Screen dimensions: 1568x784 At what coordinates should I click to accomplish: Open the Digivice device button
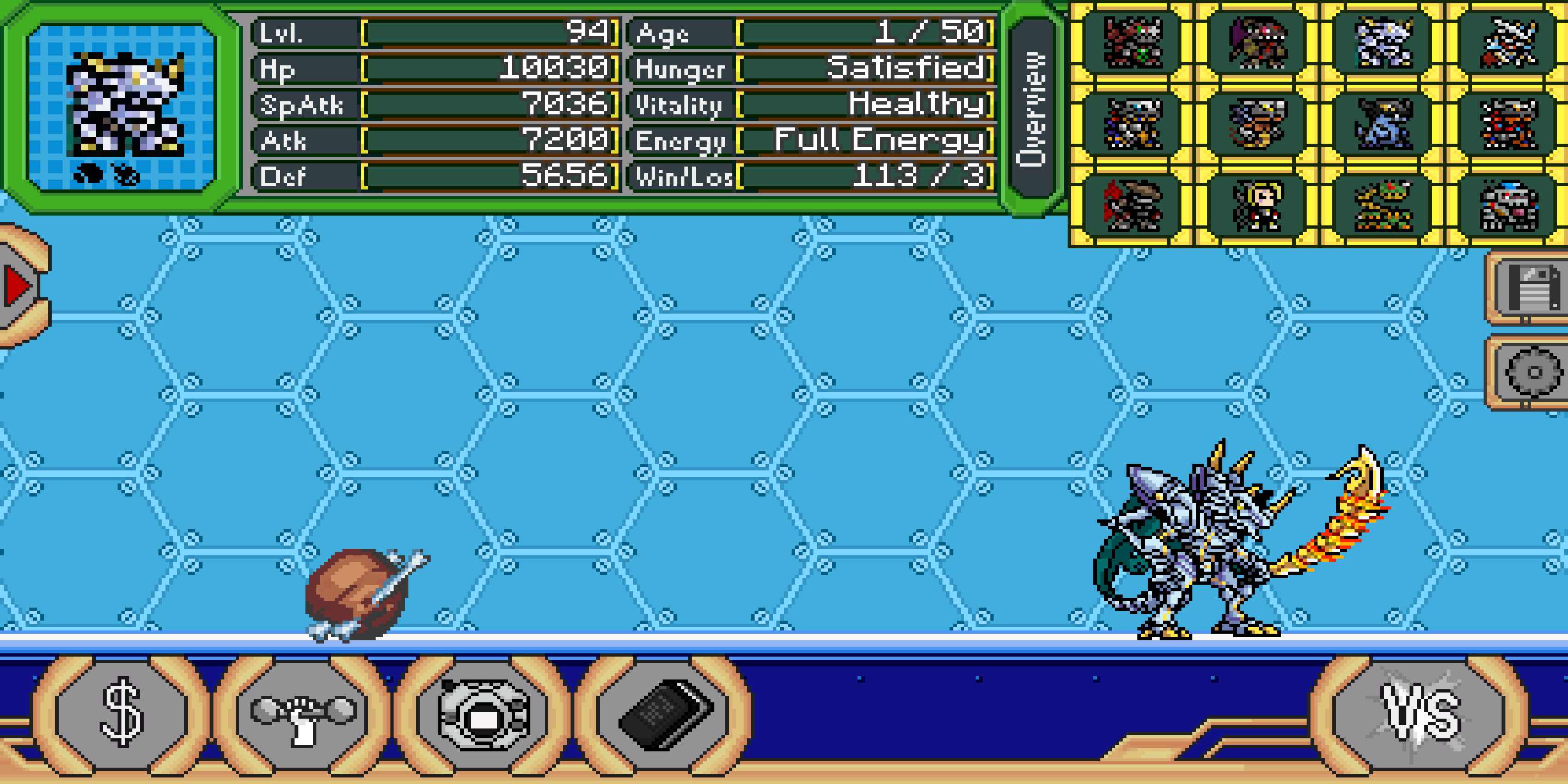484,713
